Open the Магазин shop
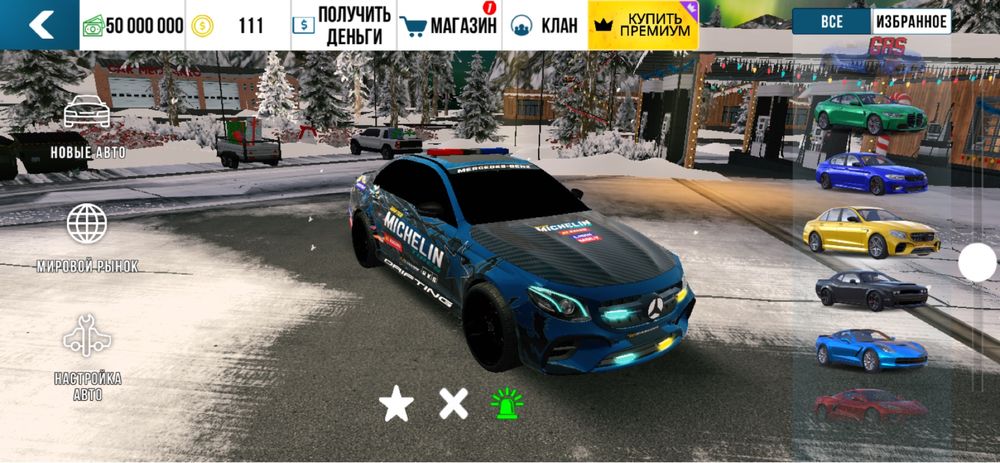The image size is (1000, 463). (x=449, y=26)
